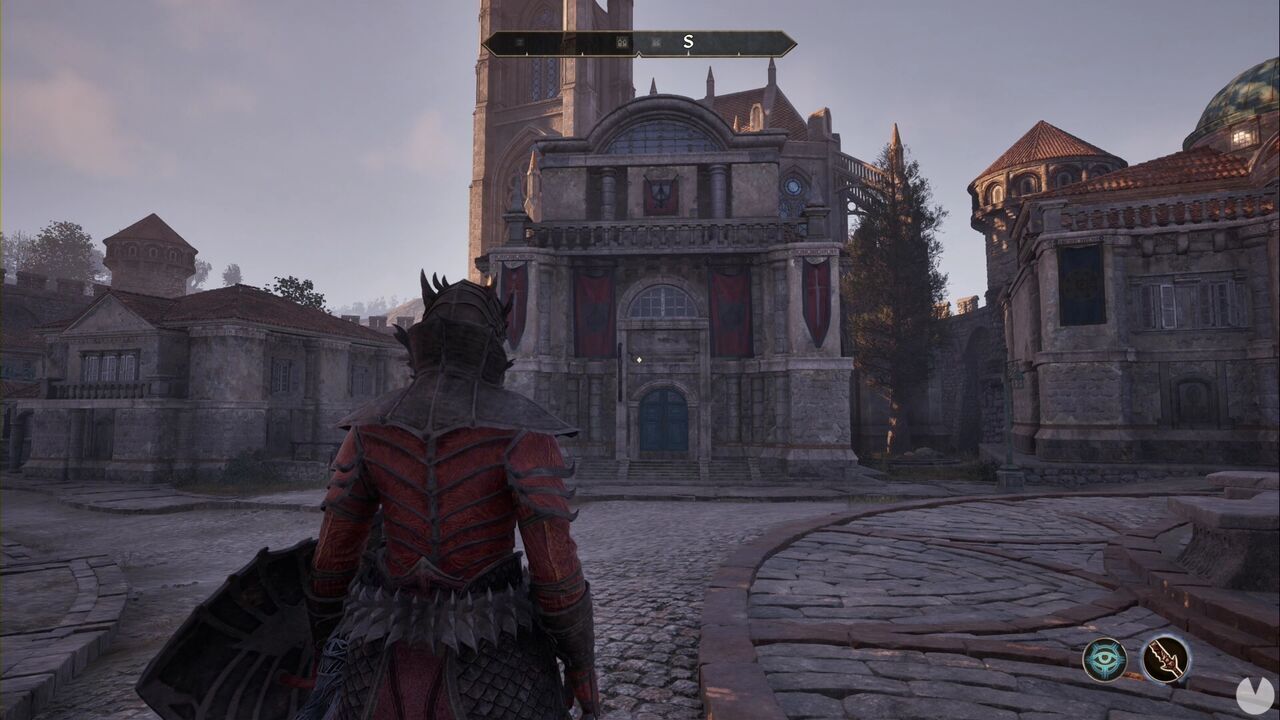The height and width of the screenshot is (720, 1280).
Task: Click the compass needle notch at center
Action: [640, 53]
